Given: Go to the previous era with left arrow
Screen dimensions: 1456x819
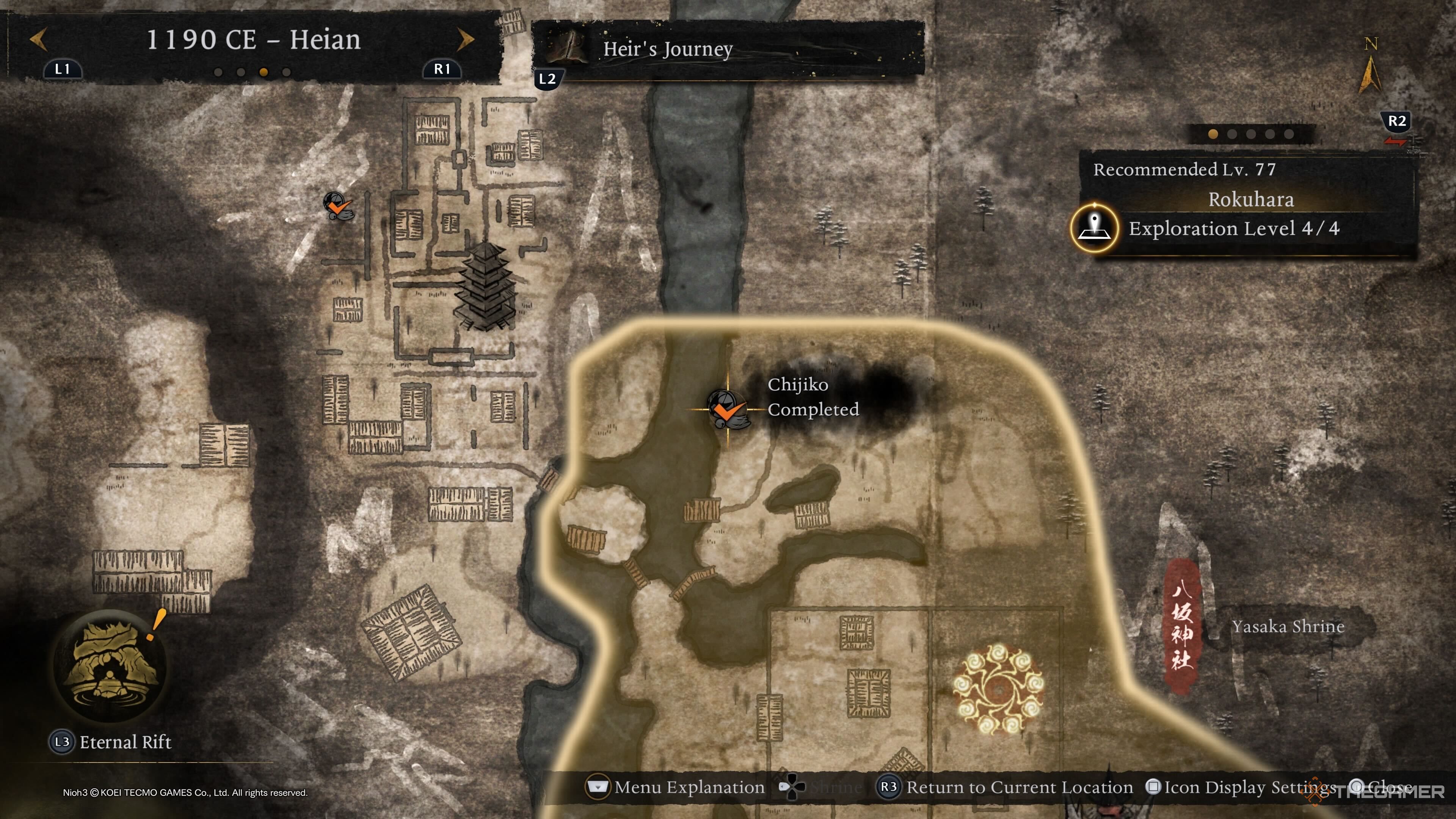Looking at the screenshot, I should [x=38, y=39].
